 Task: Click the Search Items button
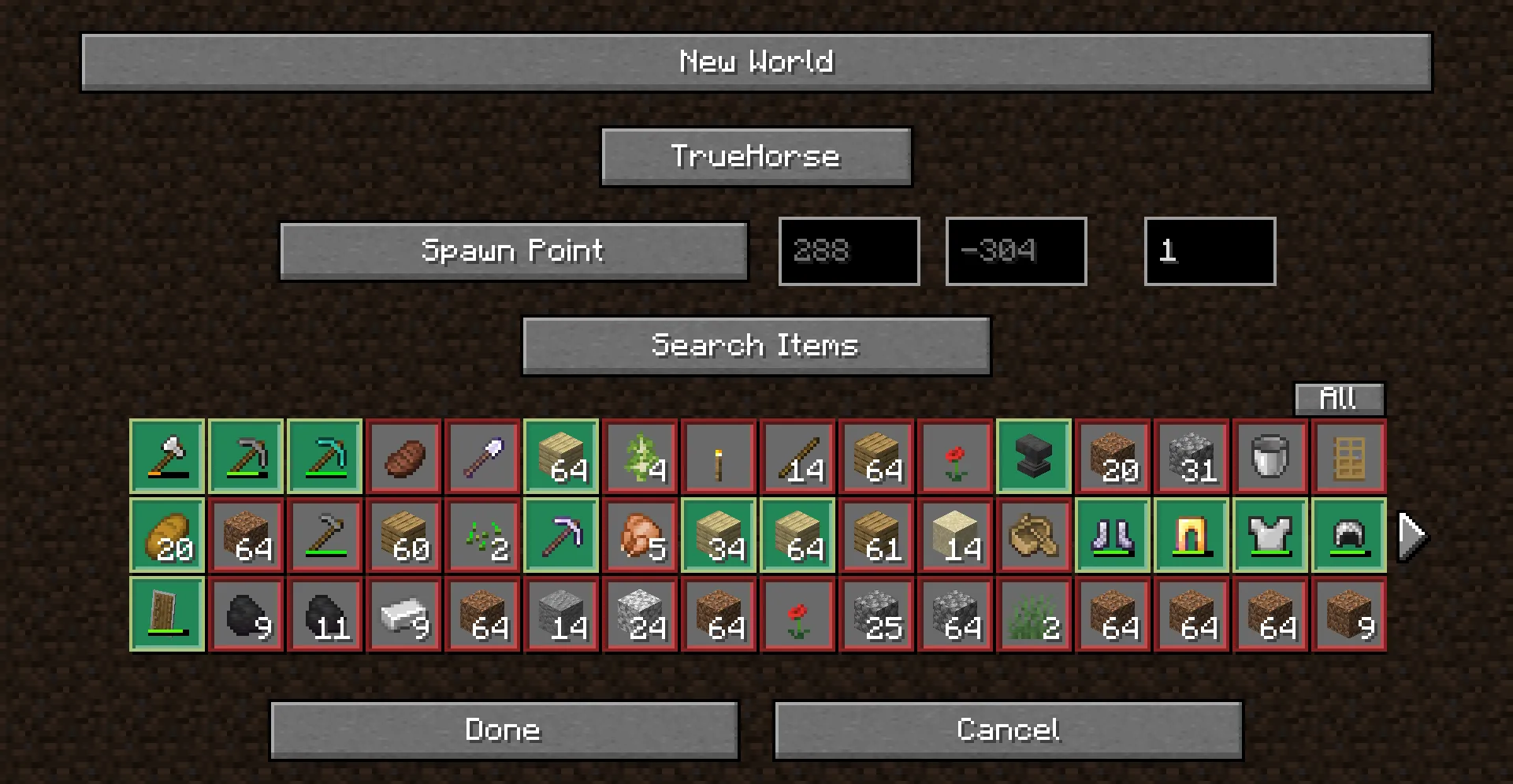pyautogui.click(x=756, y=345)
